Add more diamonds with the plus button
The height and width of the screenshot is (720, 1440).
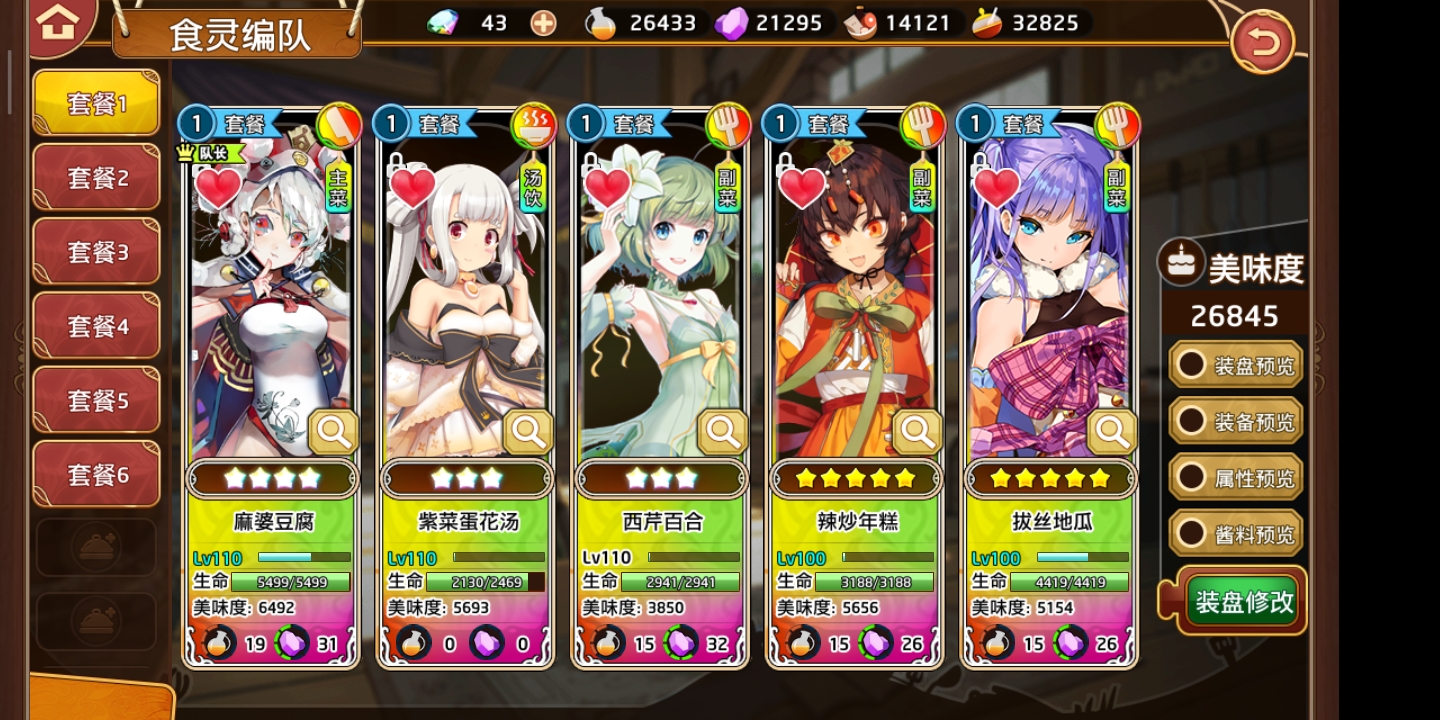tap(543, 23)
